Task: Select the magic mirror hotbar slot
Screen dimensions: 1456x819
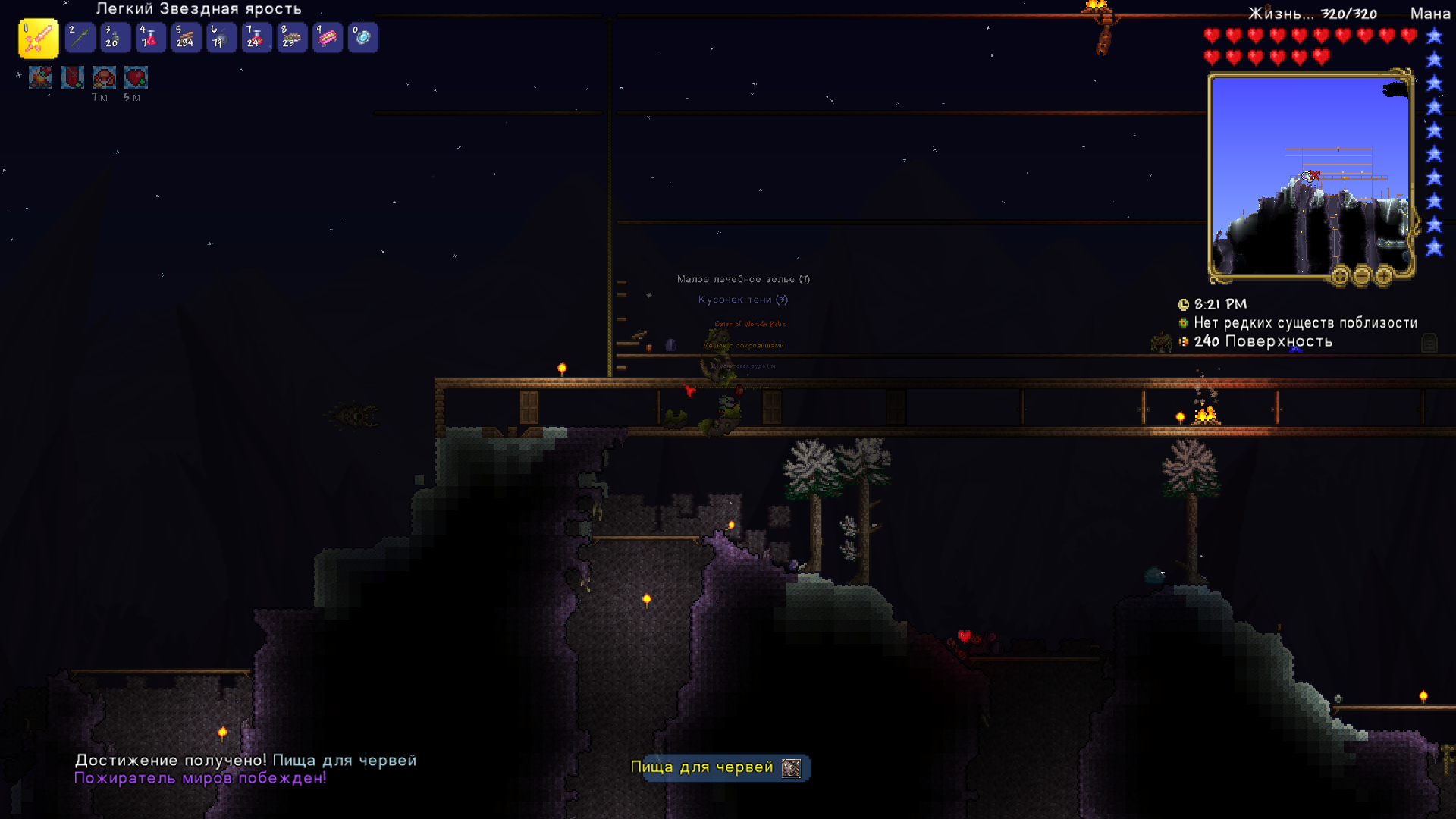Action: [x=362, y=37]
